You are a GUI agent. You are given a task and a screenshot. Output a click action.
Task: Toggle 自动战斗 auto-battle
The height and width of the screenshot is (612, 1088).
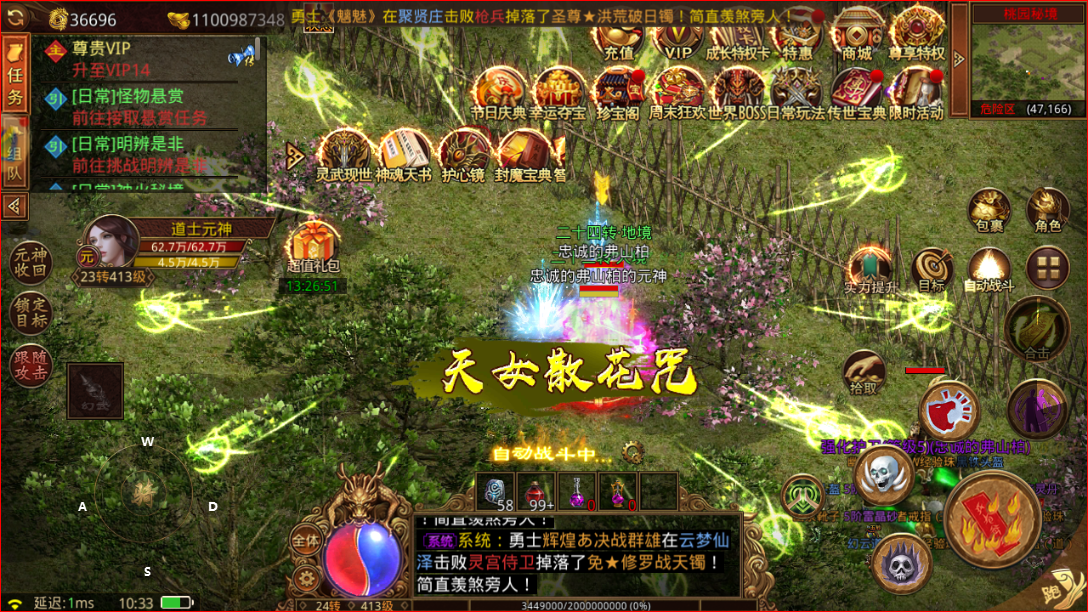(x=989, y=270)
